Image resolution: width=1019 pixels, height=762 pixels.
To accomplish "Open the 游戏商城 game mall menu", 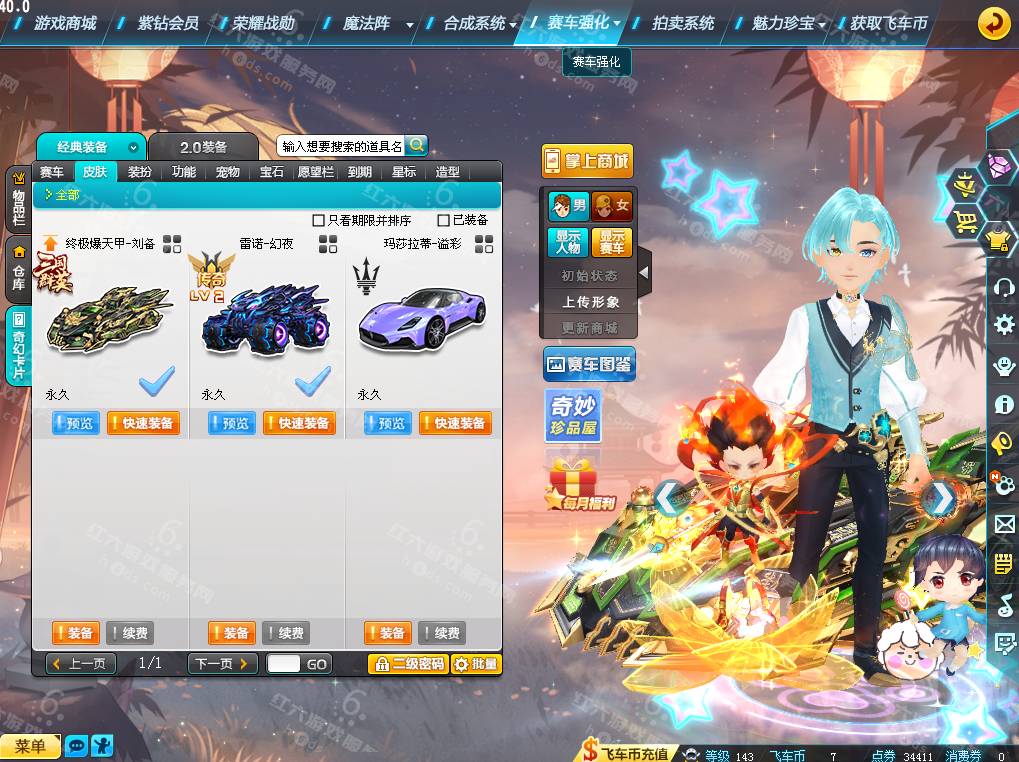I will (64, 22).
